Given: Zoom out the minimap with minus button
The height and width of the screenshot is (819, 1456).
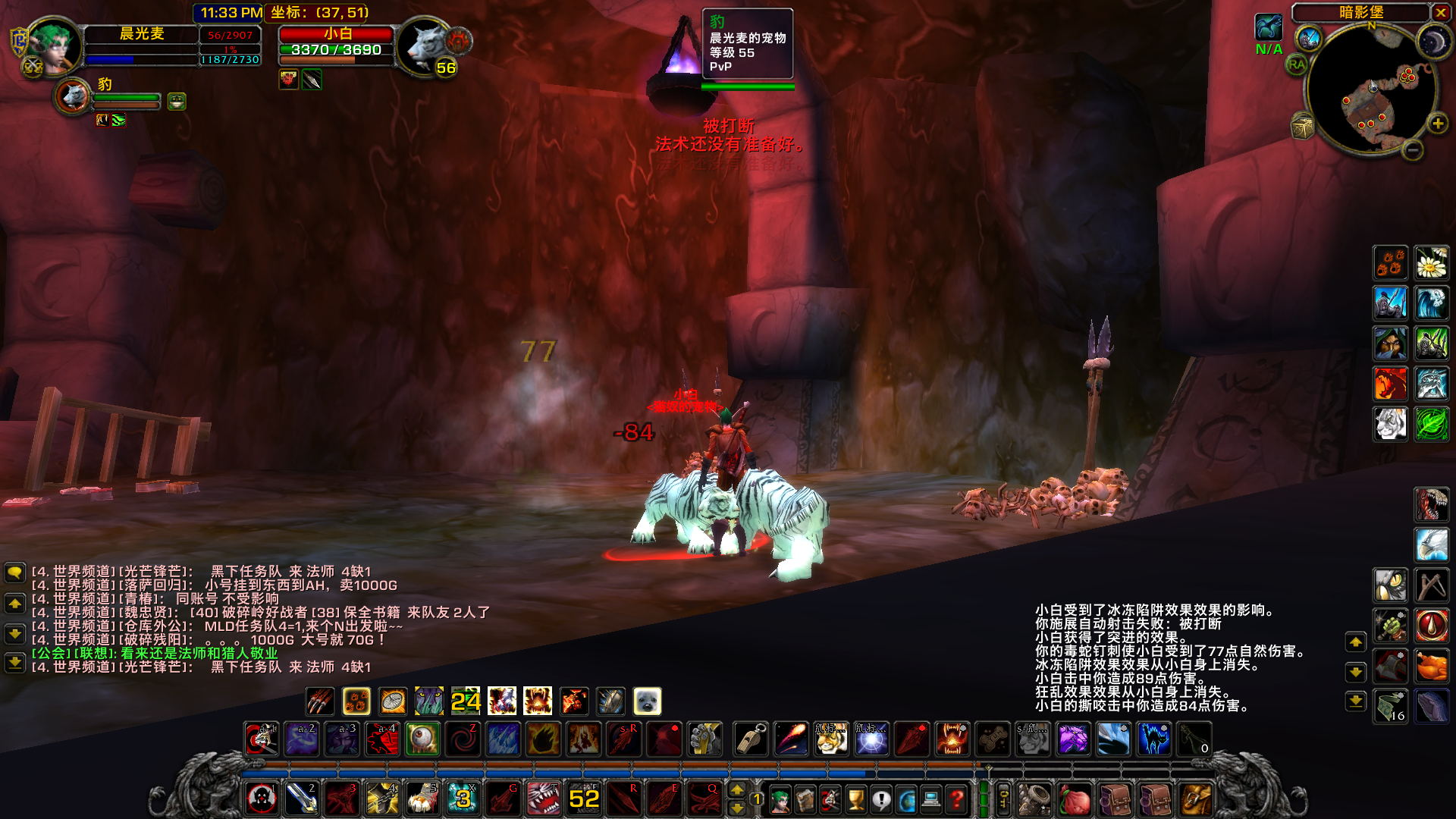Looking at the screenshot, I should coord(1412,150).
